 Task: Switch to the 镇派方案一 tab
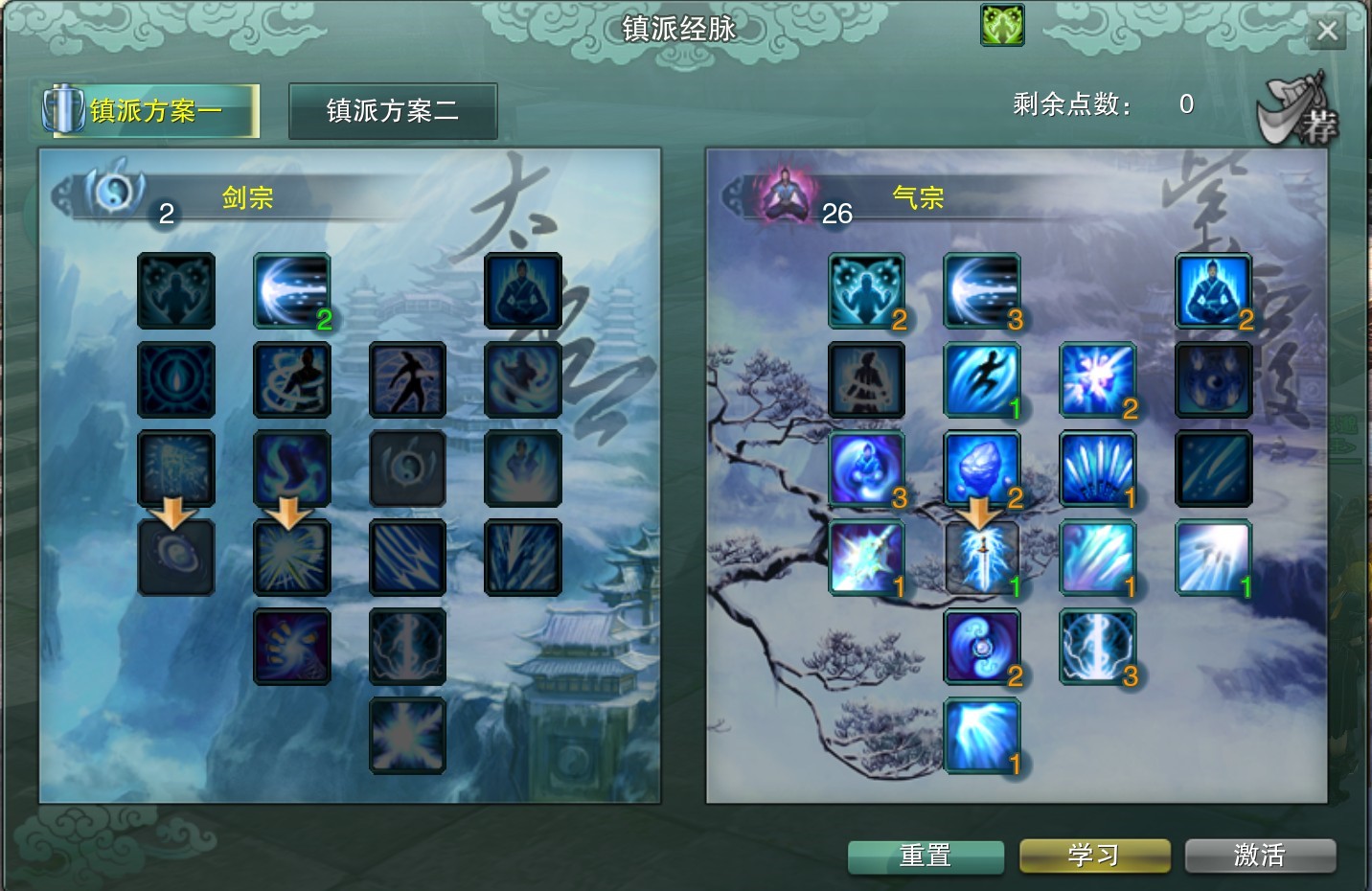(x=150, y=109)
